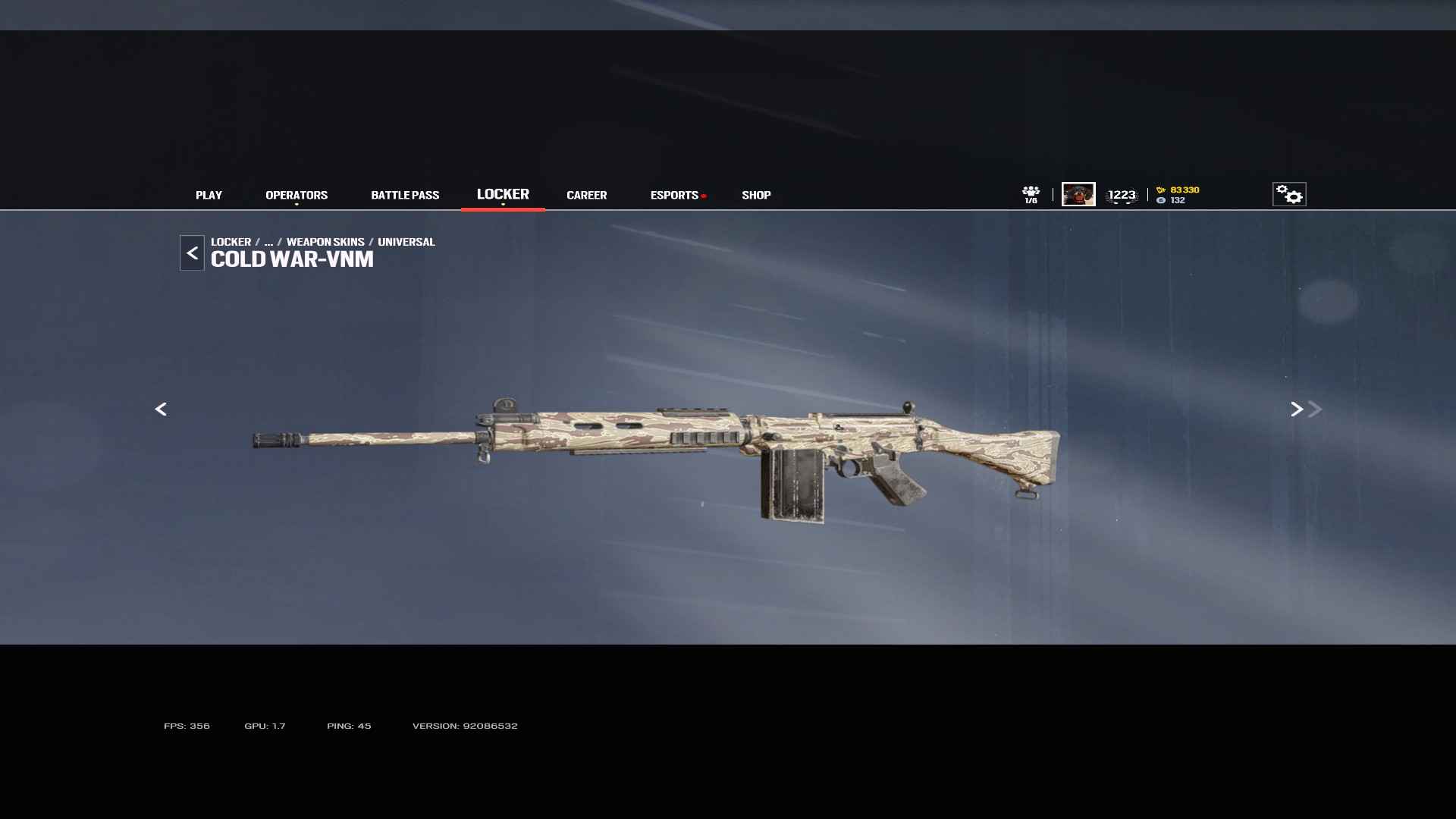Go to the Career tab
The width and height of the screenshot is (1456, 819).
coord(586,195)
